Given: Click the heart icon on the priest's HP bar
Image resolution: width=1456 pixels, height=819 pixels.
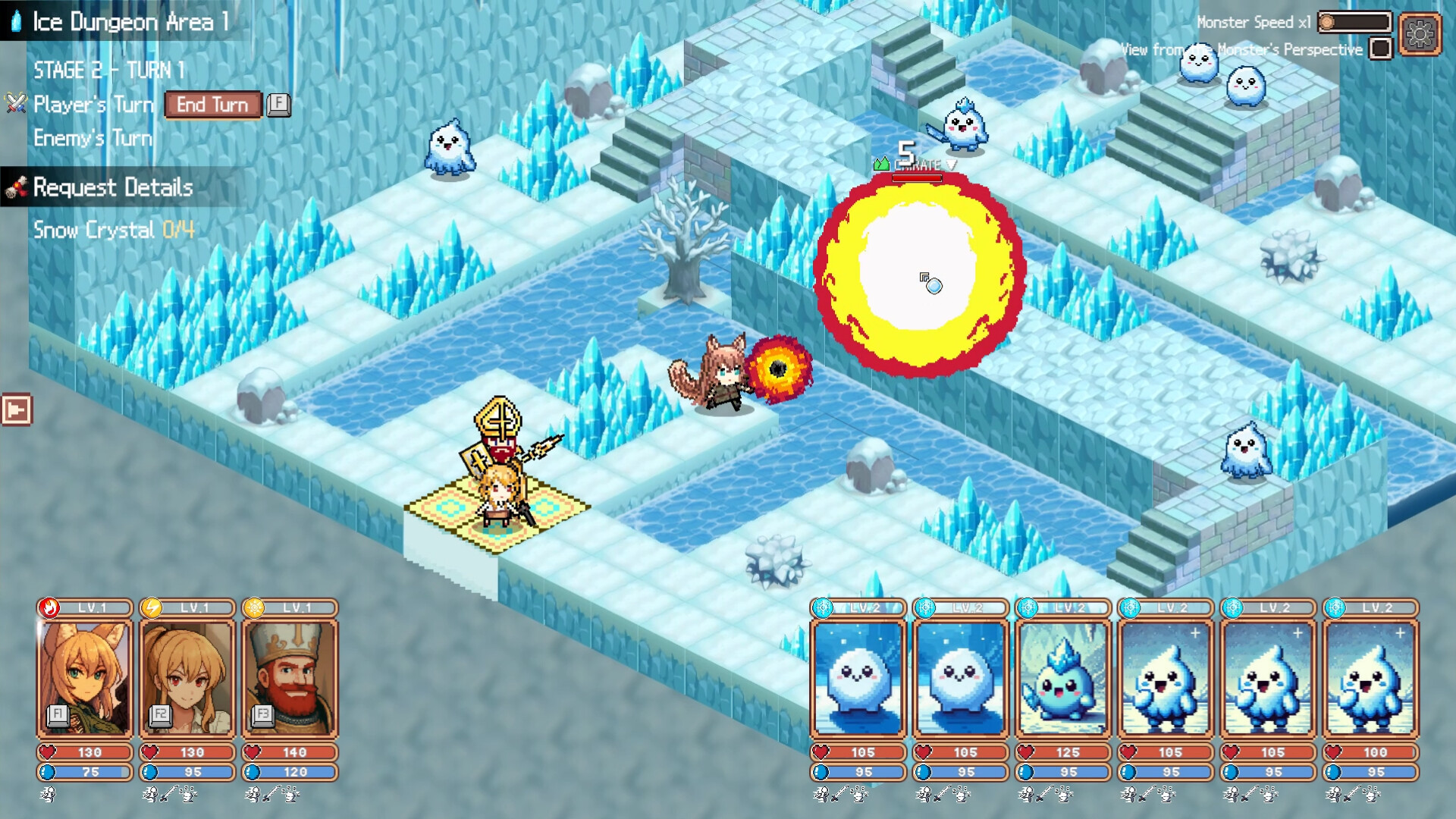Looking at the screenshot, I should (x=251, y=752).
